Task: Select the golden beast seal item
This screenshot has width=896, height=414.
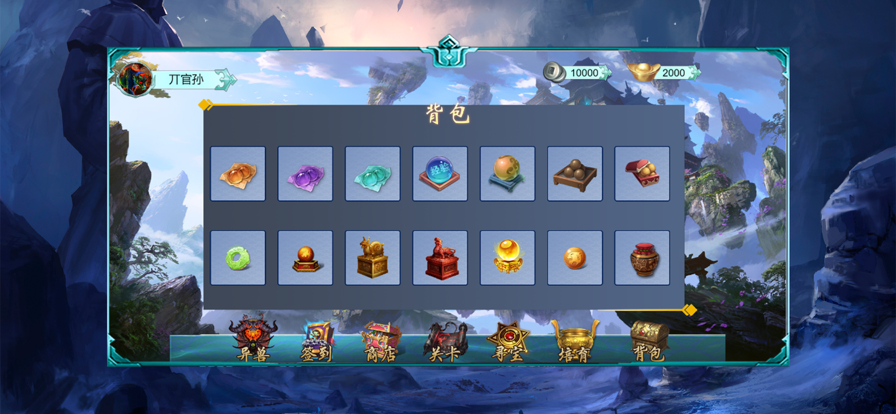Action: click(x=373, y=258)
